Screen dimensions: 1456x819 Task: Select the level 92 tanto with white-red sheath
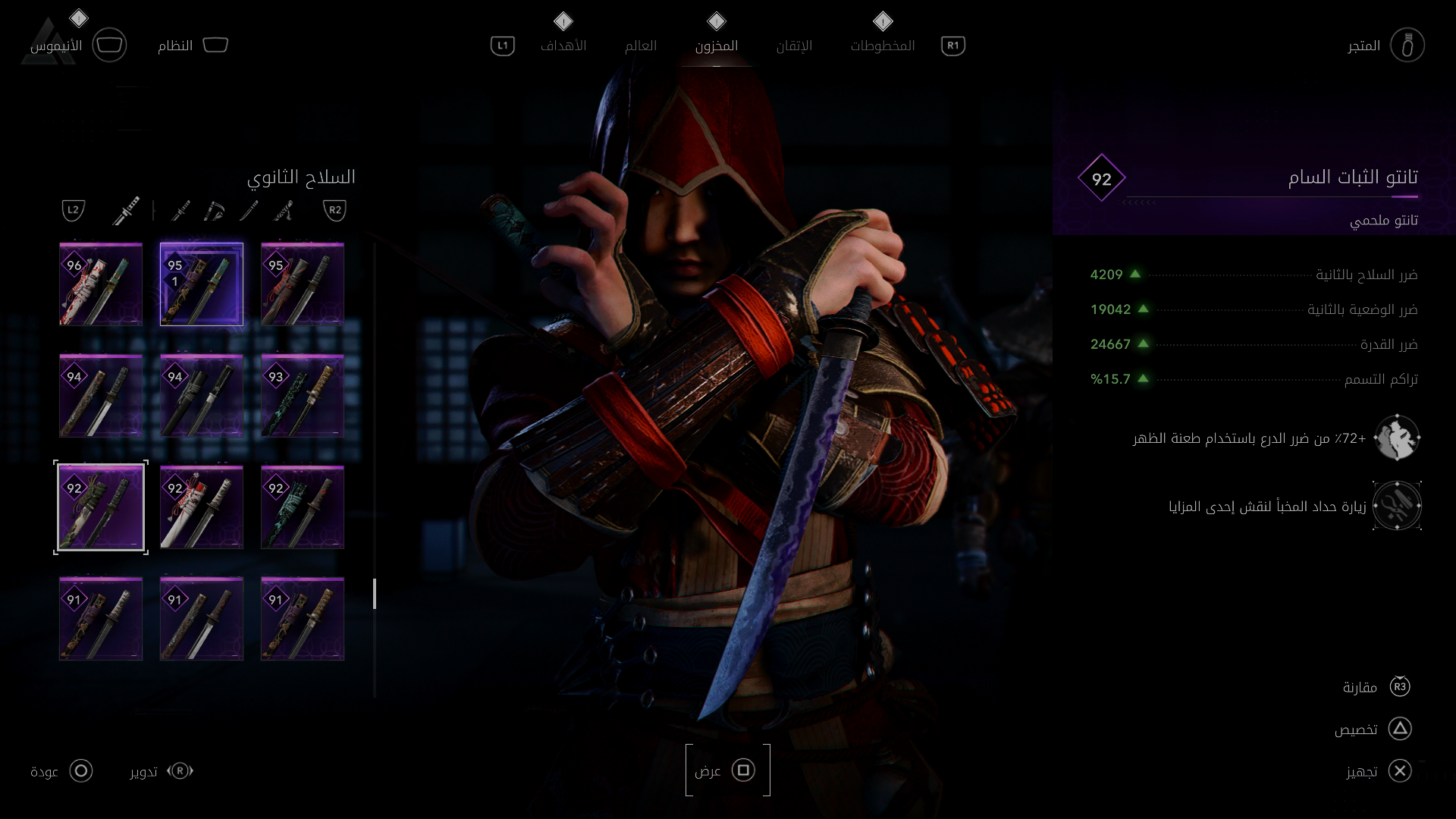click(202, 507)
